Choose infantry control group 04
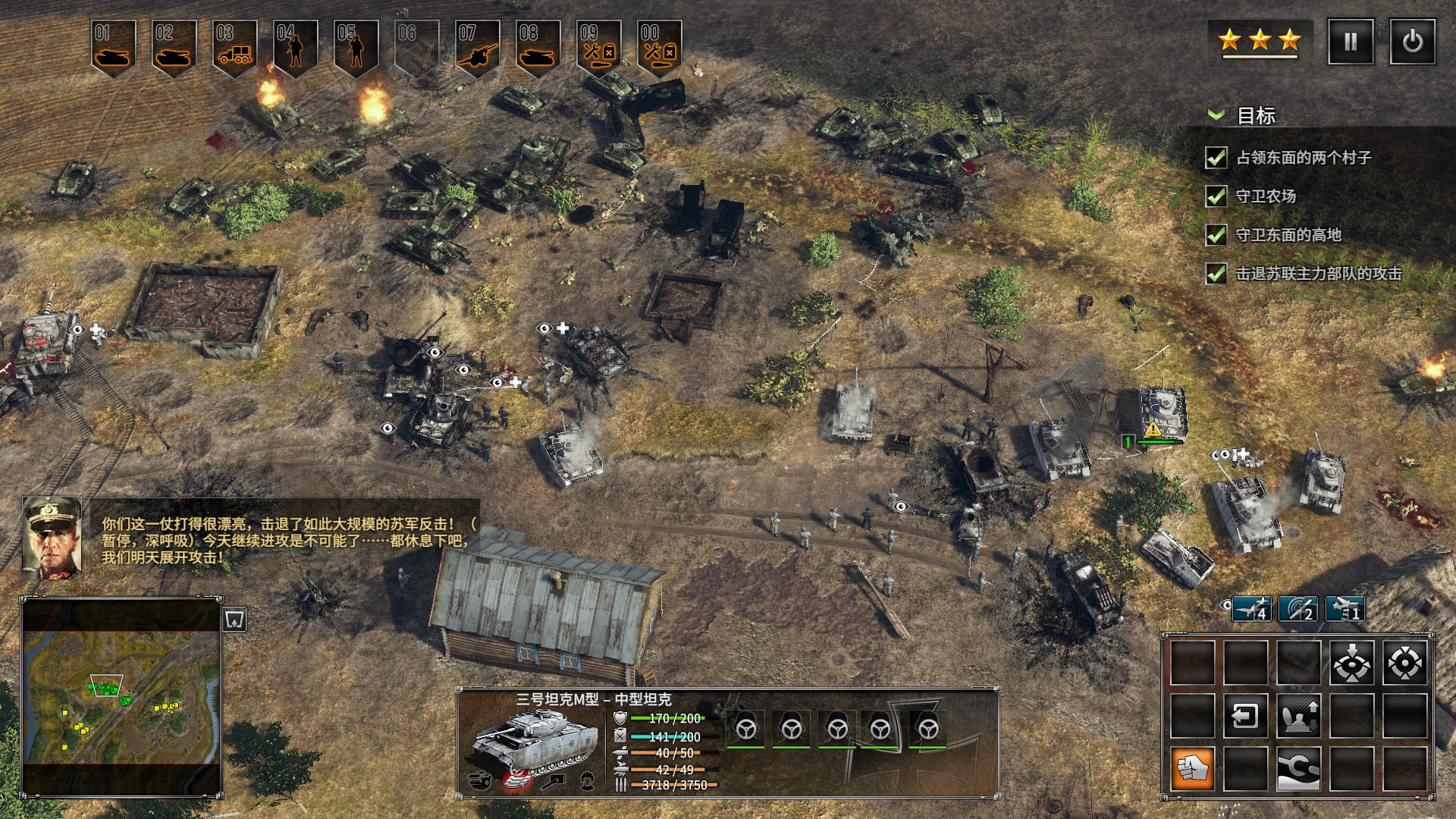The height and width of the screenshot is (819, 1456). tap(296, 47)
